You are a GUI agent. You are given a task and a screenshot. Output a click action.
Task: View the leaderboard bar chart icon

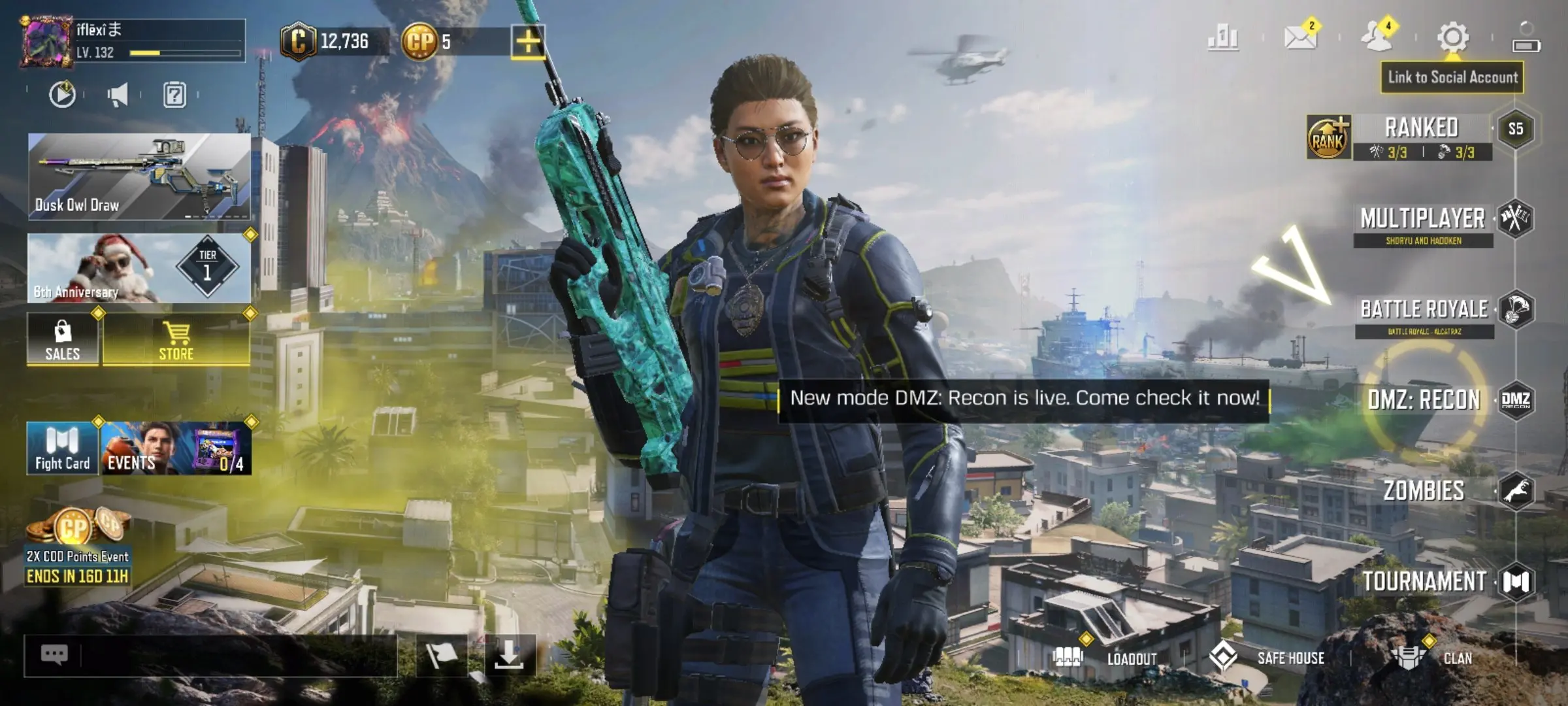[1223, 37]
